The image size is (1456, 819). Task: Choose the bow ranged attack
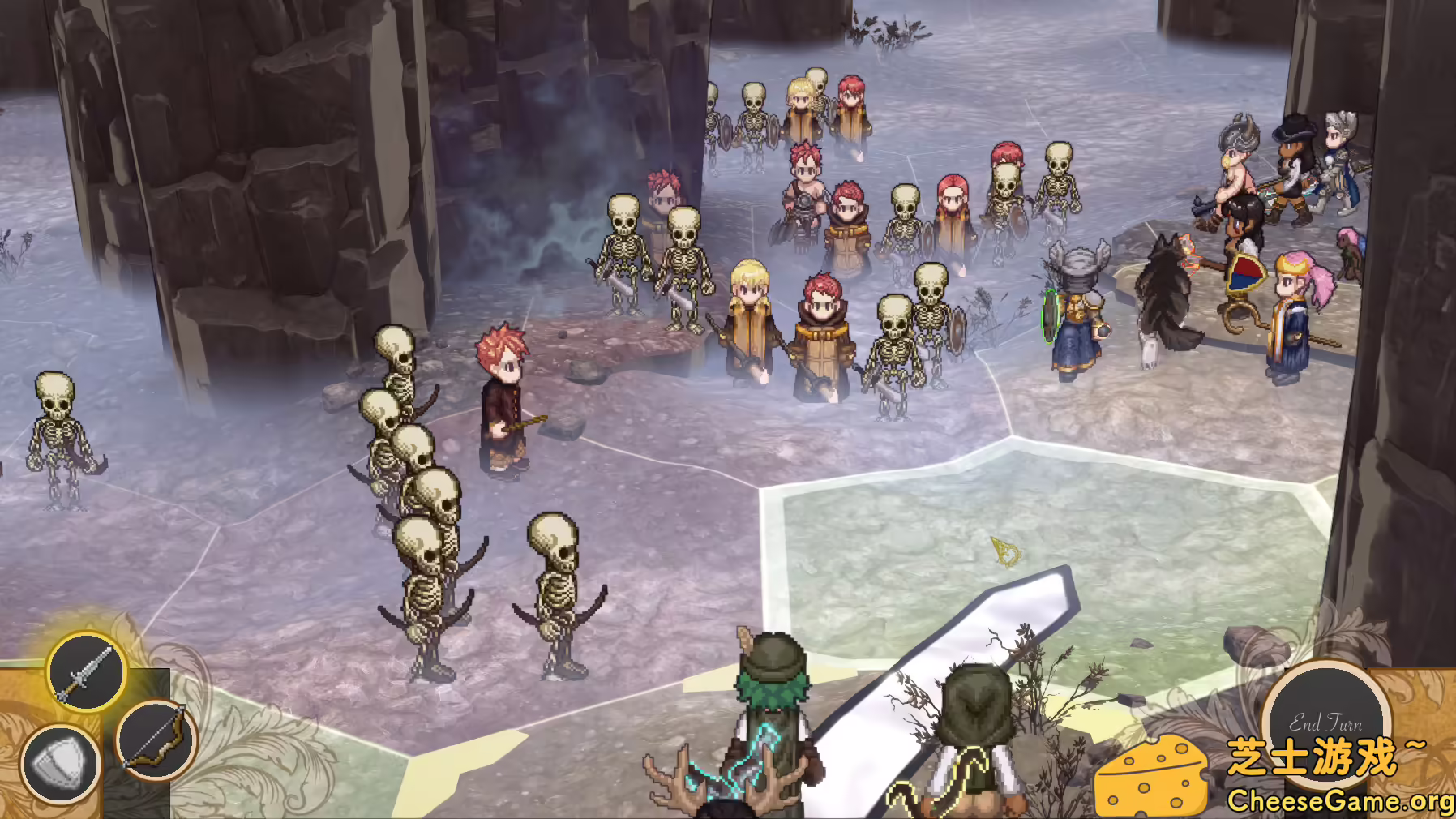pyautogui.click(x=156, y=740)
